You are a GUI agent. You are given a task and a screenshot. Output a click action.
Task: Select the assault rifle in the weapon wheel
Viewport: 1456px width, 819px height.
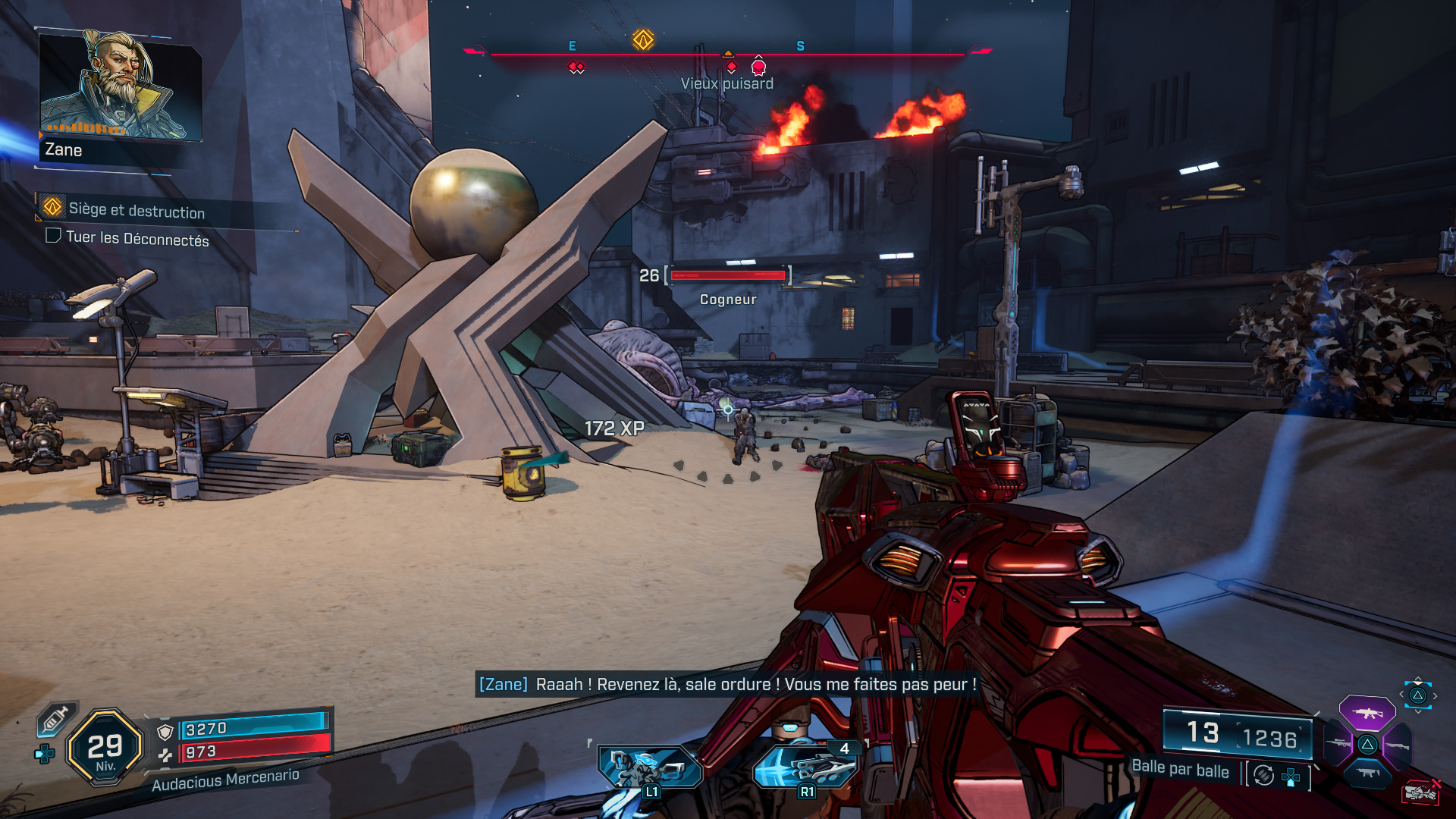click(1367, 714)
